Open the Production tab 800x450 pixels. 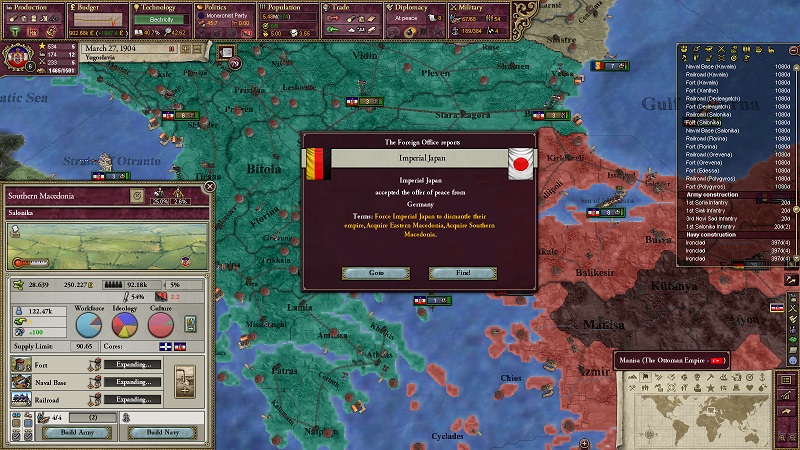[32, 8]
